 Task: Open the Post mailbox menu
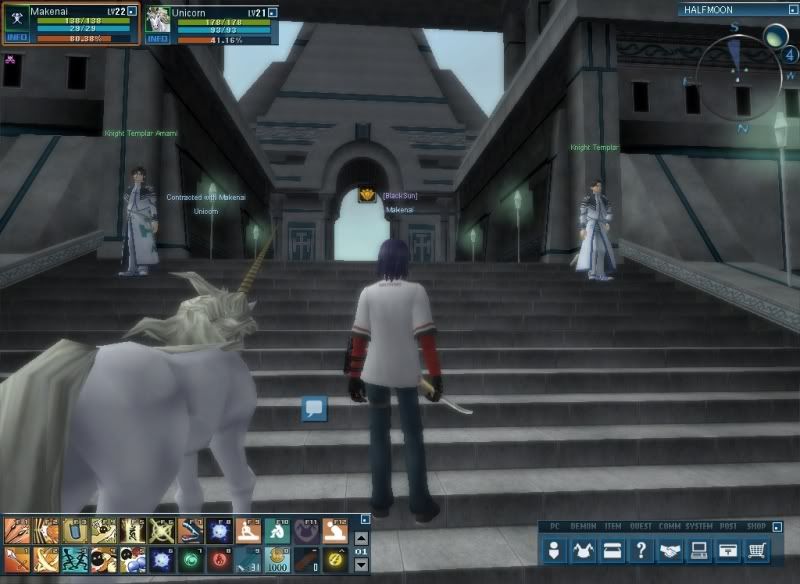(729, 550)
